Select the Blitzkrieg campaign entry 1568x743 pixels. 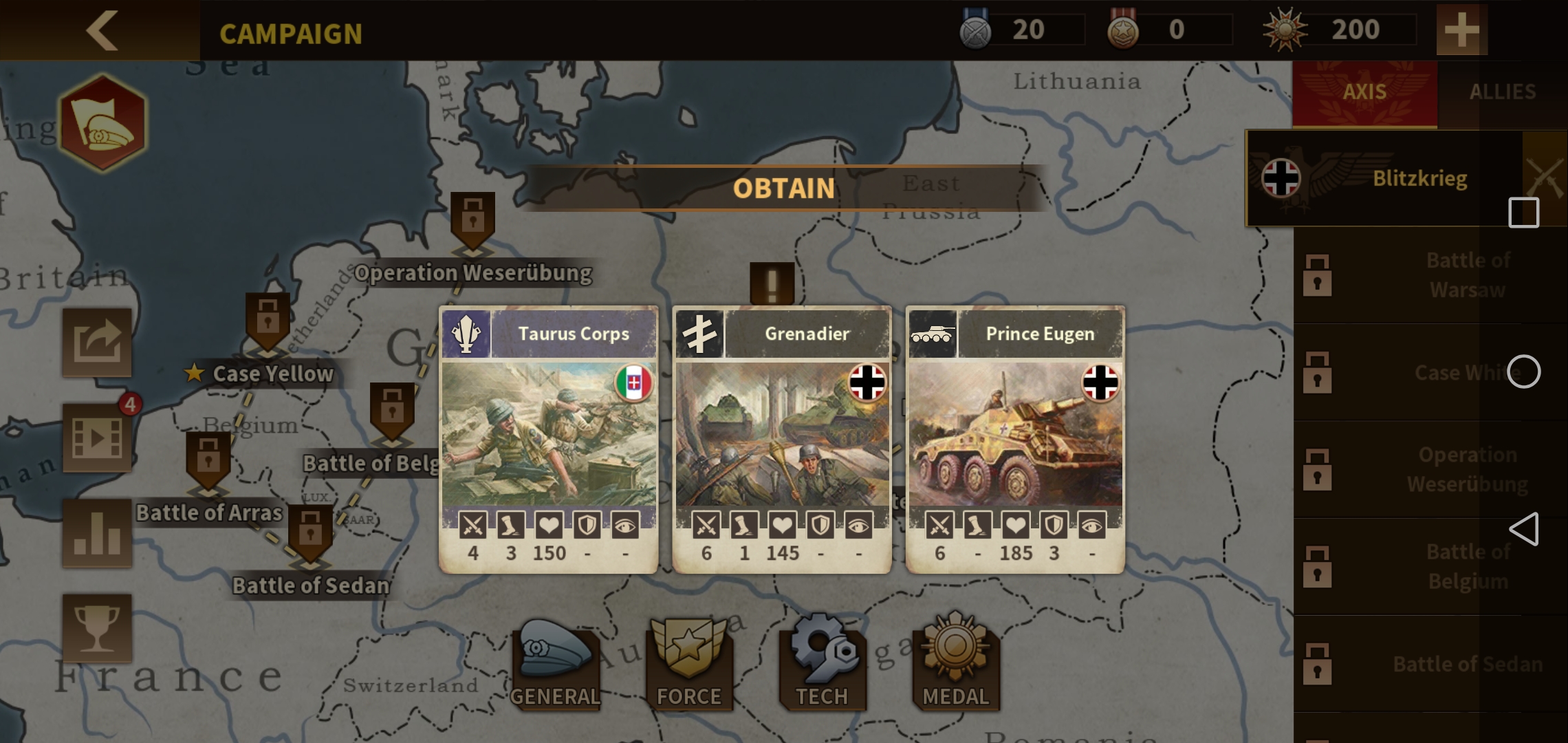click(1382, 179)
